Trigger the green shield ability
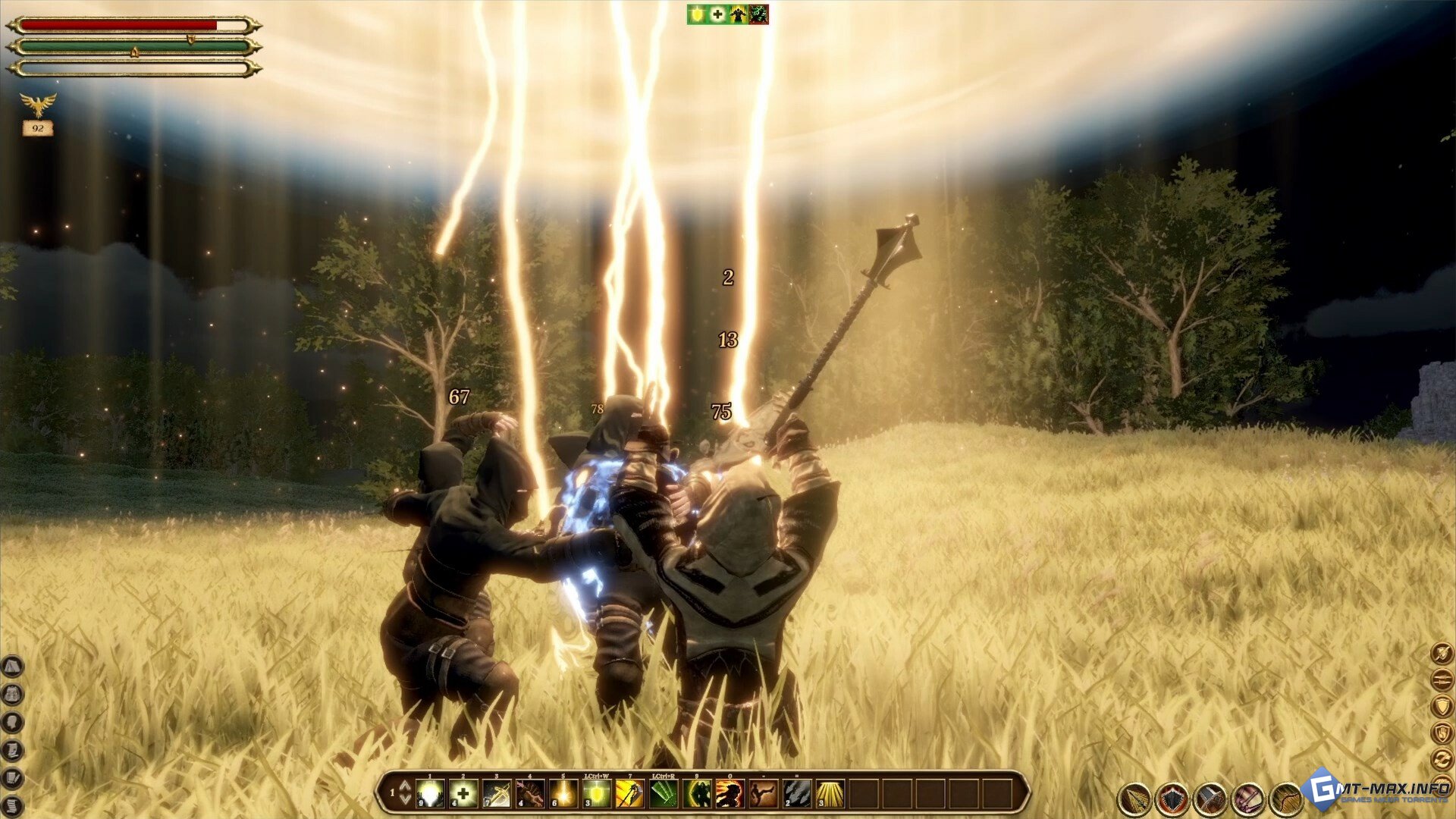Screen dimensions: 1456x819 [597, 794]
